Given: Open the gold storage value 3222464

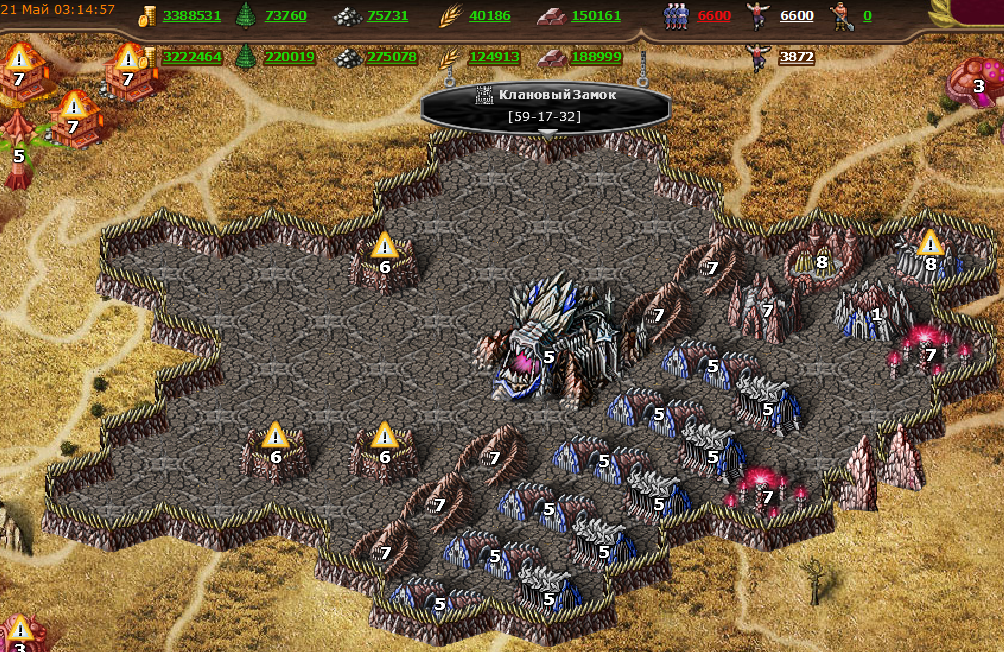Looking at the screenshot, I should tap(192, 57).
